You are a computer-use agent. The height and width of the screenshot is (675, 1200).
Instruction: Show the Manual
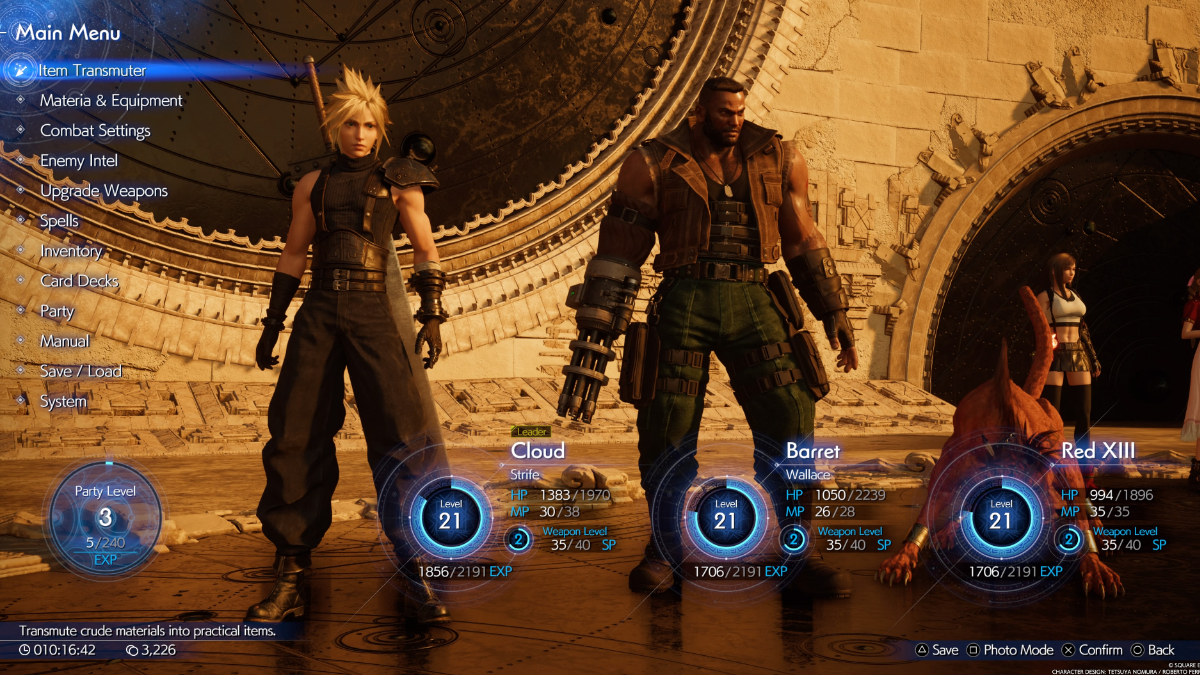pyautogui.click(x=65, y=341)
